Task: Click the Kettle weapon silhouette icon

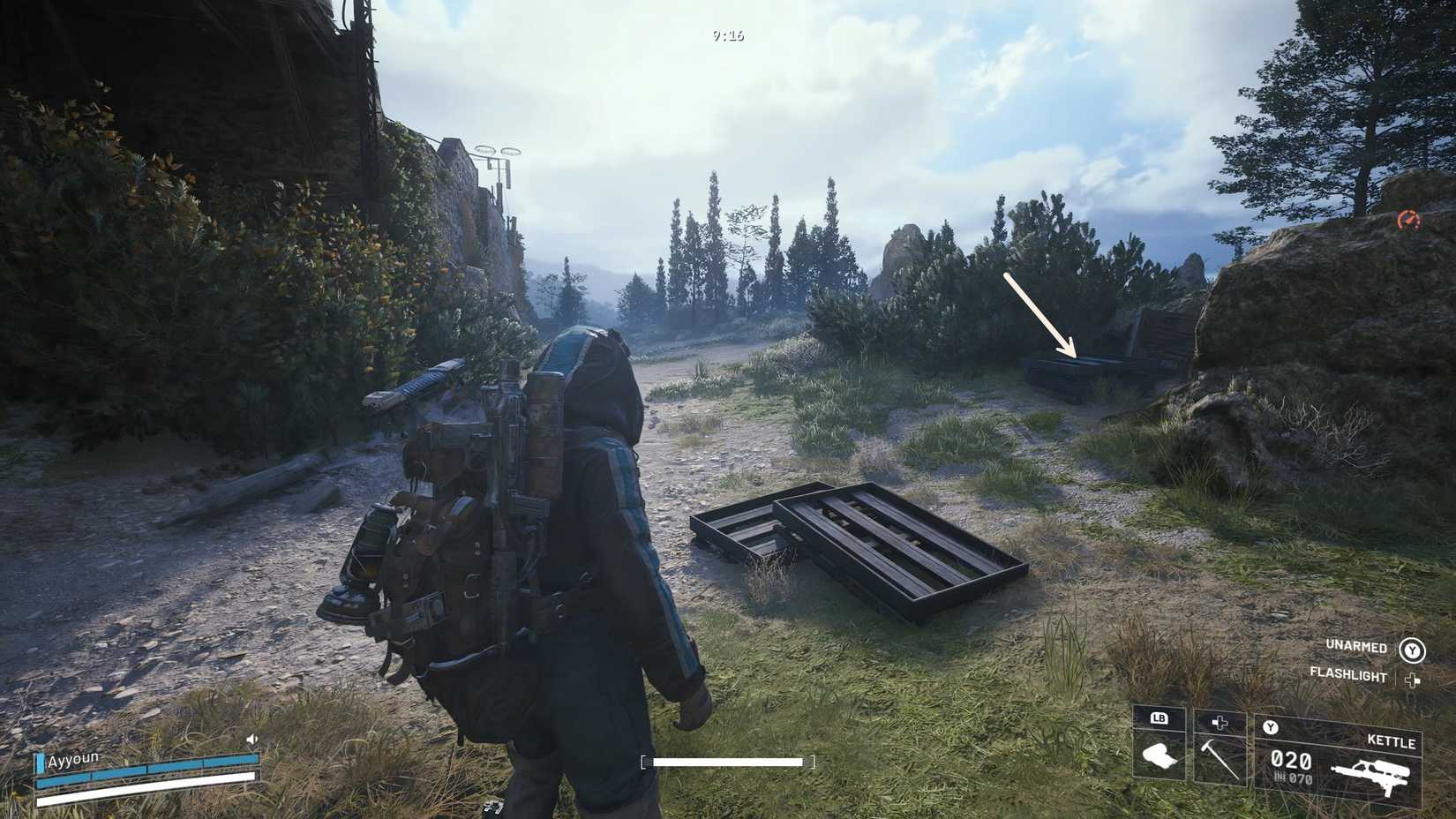Action: click(1372, 775)
